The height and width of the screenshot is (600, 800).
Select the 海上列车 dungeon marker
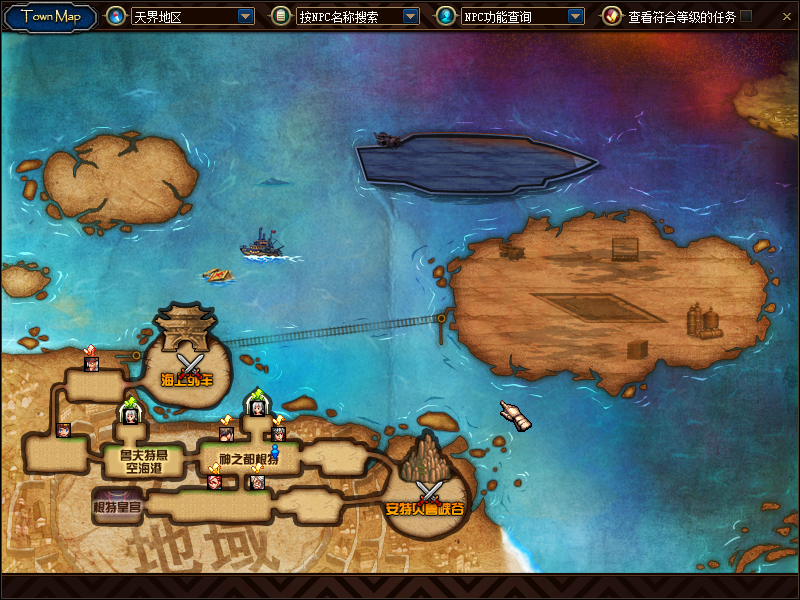tap(188, 361)
